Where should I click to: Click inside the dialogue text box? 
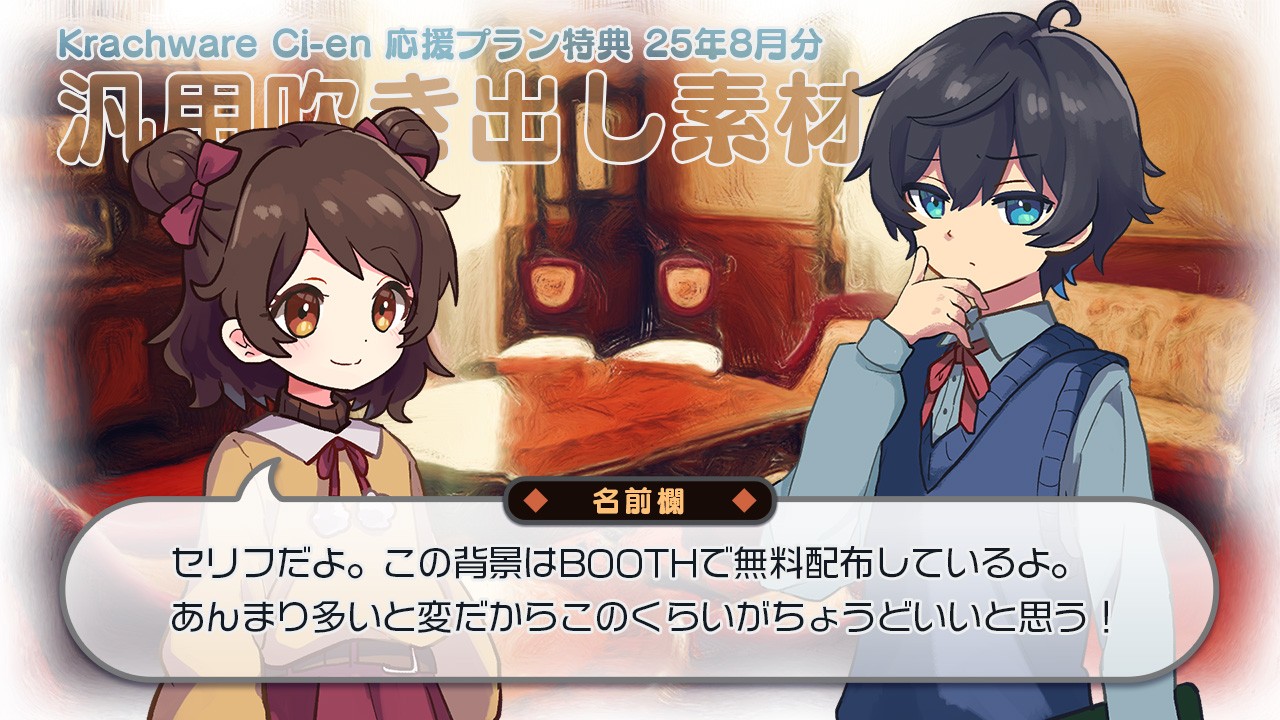[x=640, y=590]
